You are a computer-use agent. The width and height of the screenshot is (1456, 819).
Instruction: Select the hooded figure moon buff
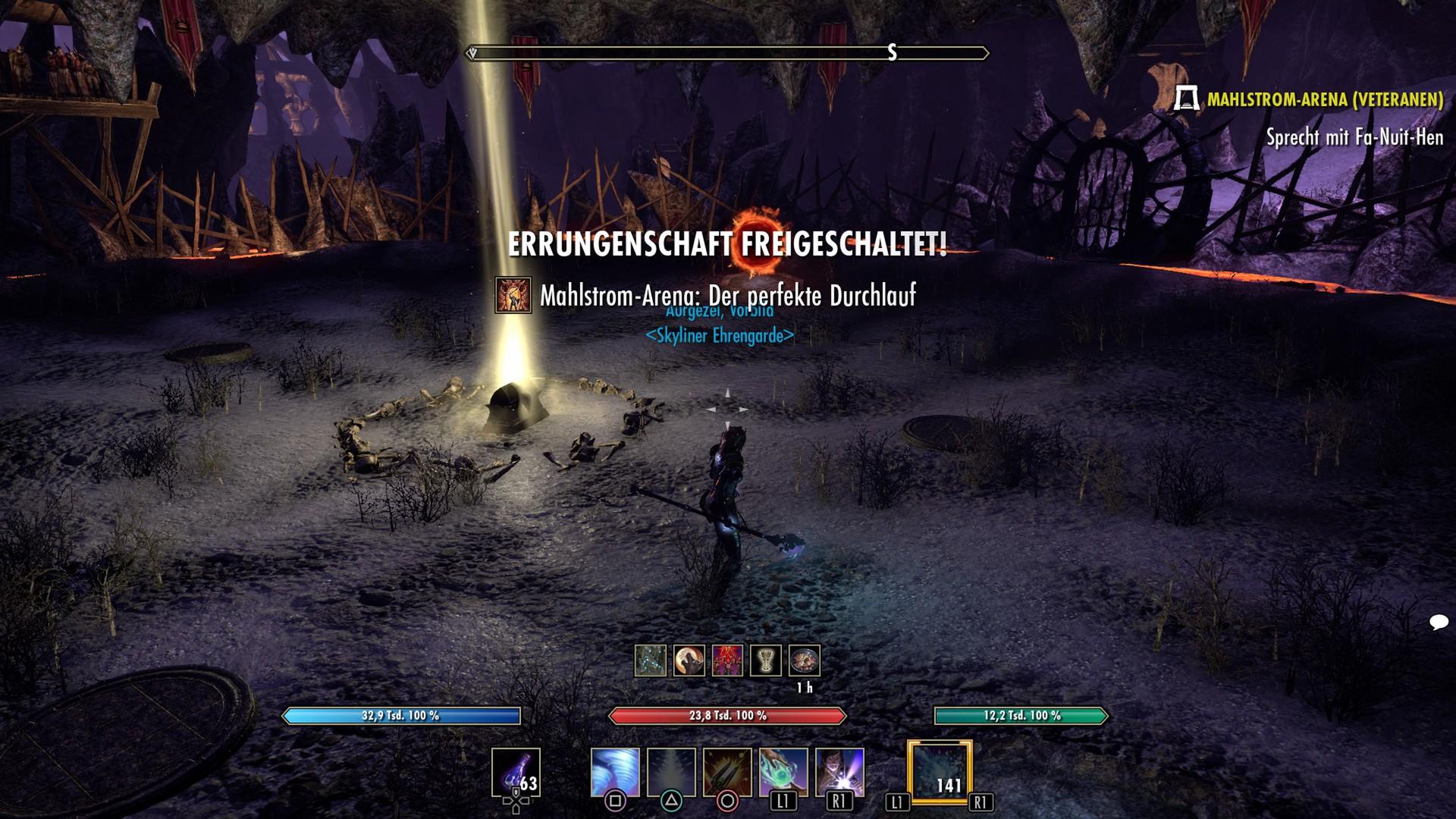tap(689, 661)
